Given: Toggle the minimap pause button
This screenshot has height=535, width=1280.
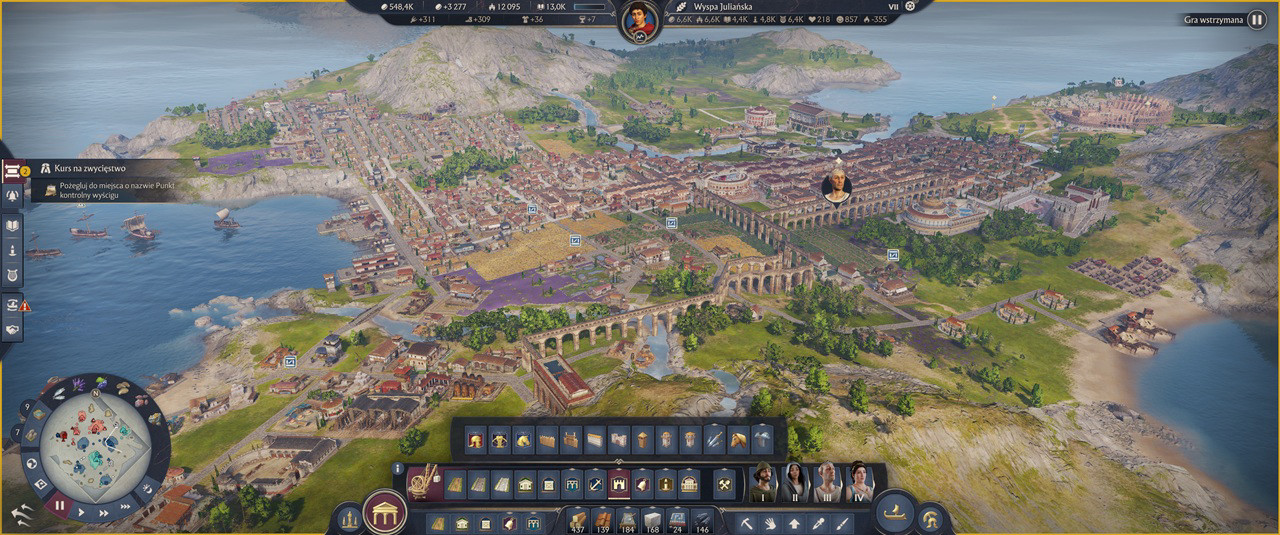Looking at the screenshot, I should (x=59, y=505).
